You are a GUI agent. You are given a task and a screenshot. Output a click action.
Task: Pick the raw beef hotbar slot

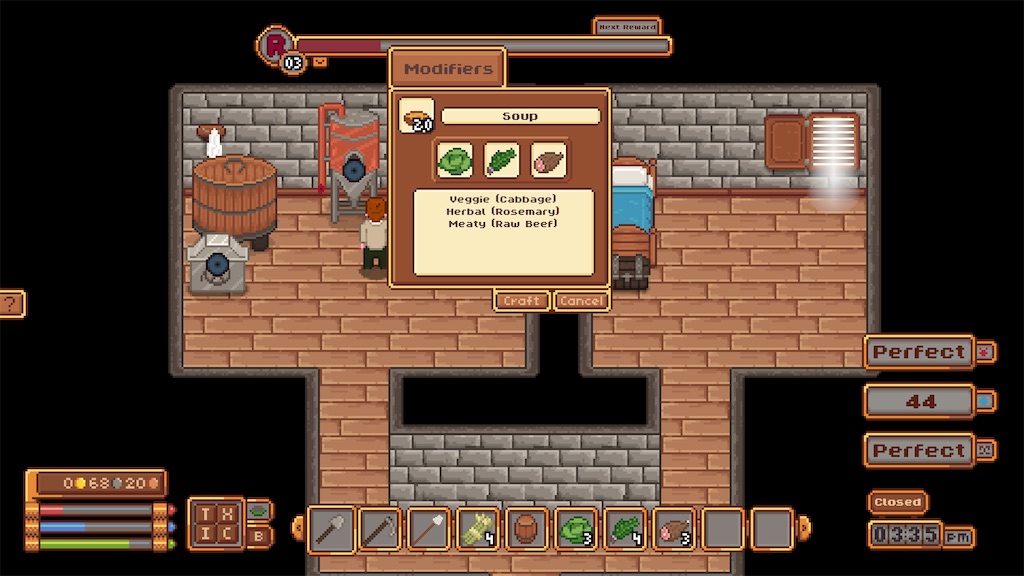(676, 529)
